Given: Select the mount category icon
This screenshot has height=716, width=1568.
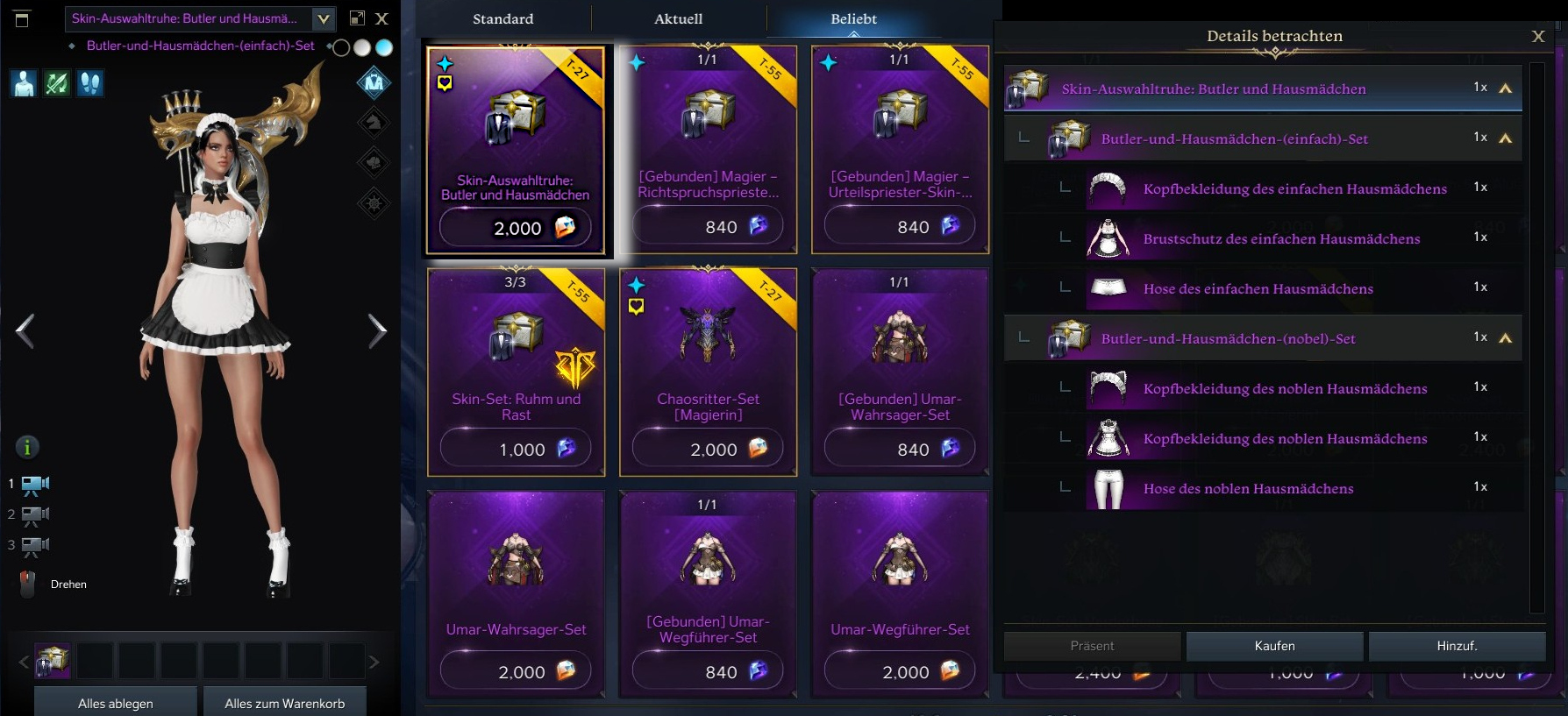Looking at the screenshot, I should (374, 122).
